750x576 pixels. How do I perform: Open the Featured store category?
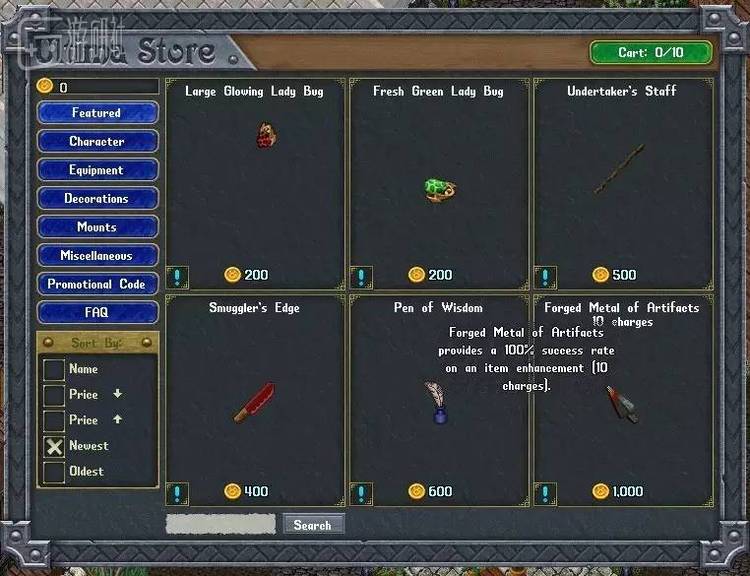tap(97, 113)
